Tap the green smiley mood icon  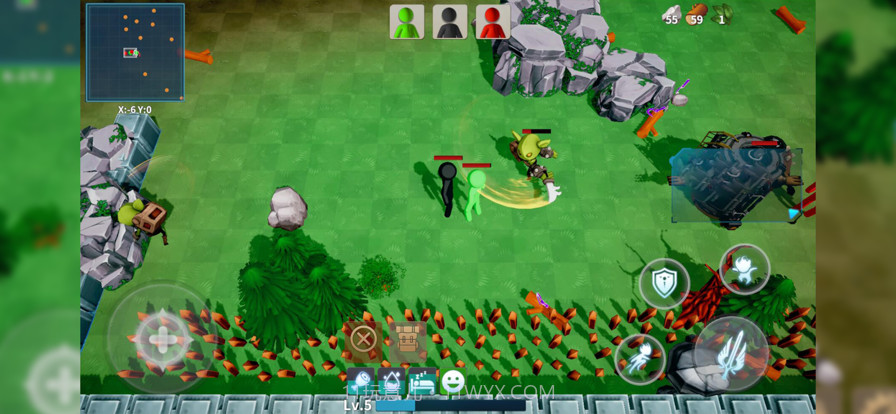(453, 381)
